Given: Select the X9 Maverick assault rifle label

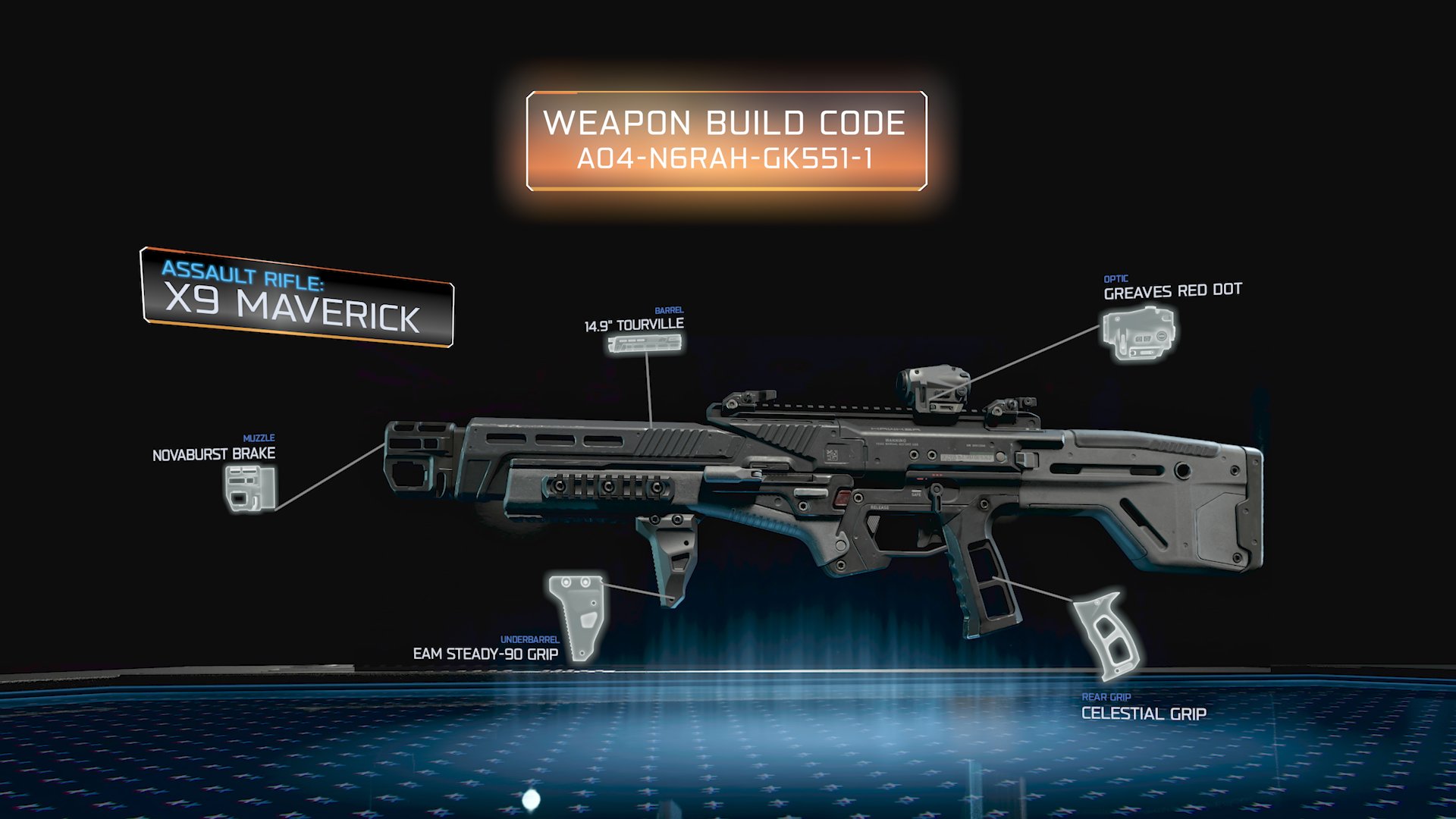Looking at the screenshot, I should (x=297, y=298).
